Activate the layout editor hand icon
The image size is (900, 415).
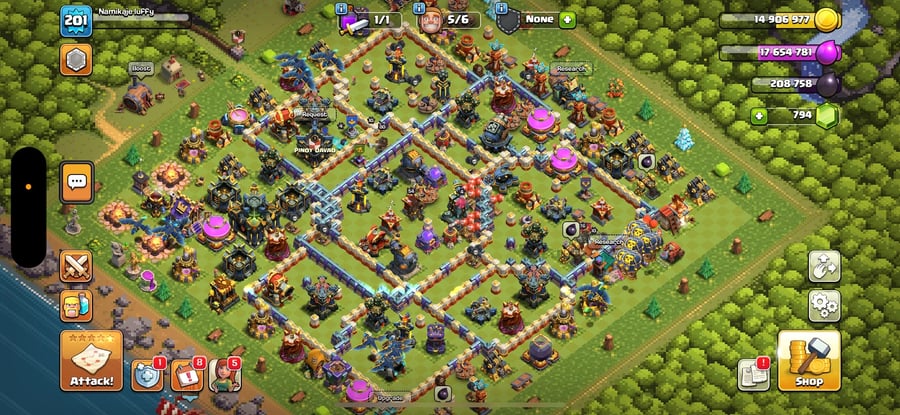824,266
